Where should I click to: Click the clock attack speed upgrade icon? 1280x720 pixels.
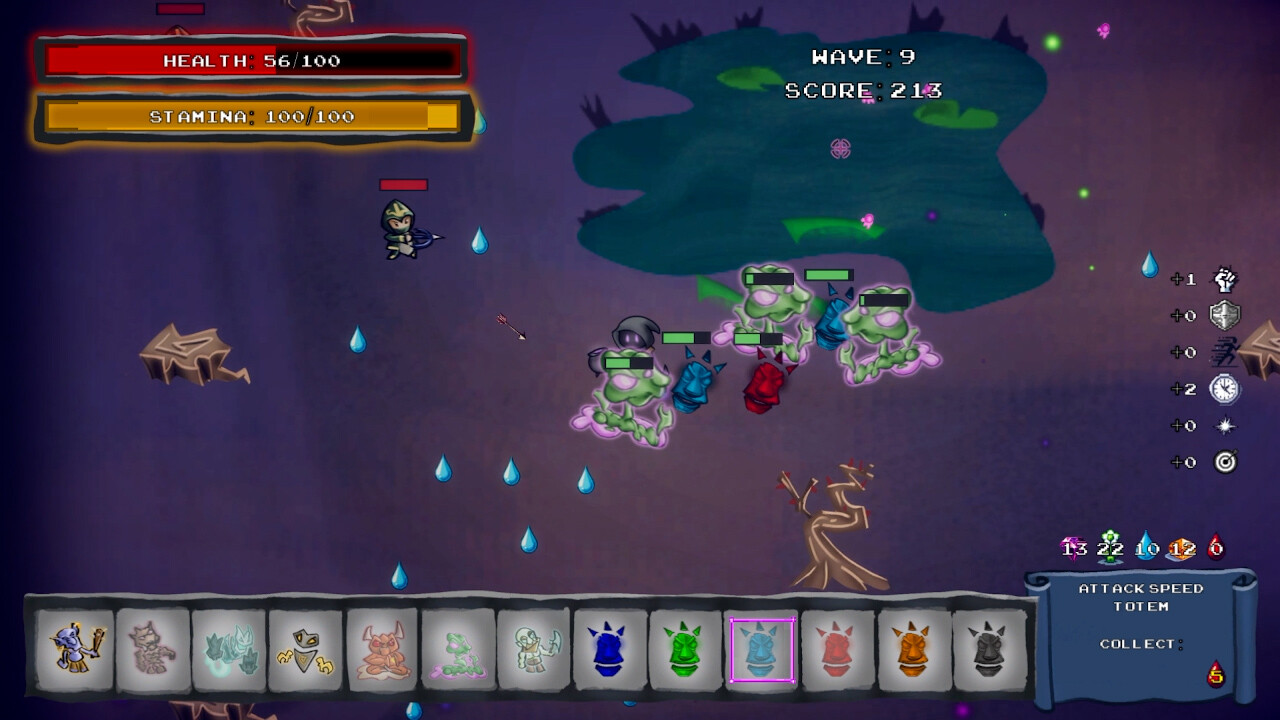pyautogui.click(x=1224, y=390)
